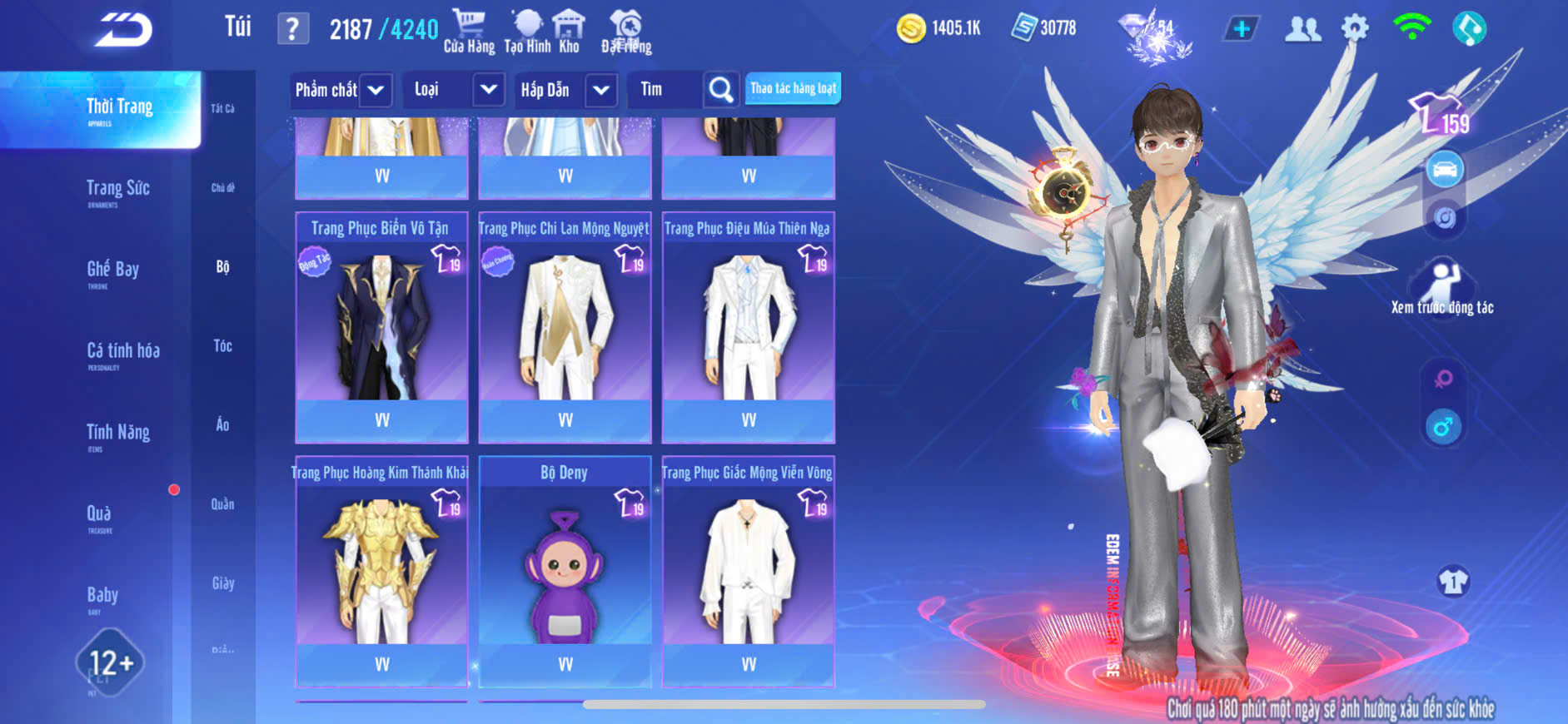The height and width of the screenshot is (724, 1568).
Task: Open the gear settings icon
Action: tap(1355, 29)
